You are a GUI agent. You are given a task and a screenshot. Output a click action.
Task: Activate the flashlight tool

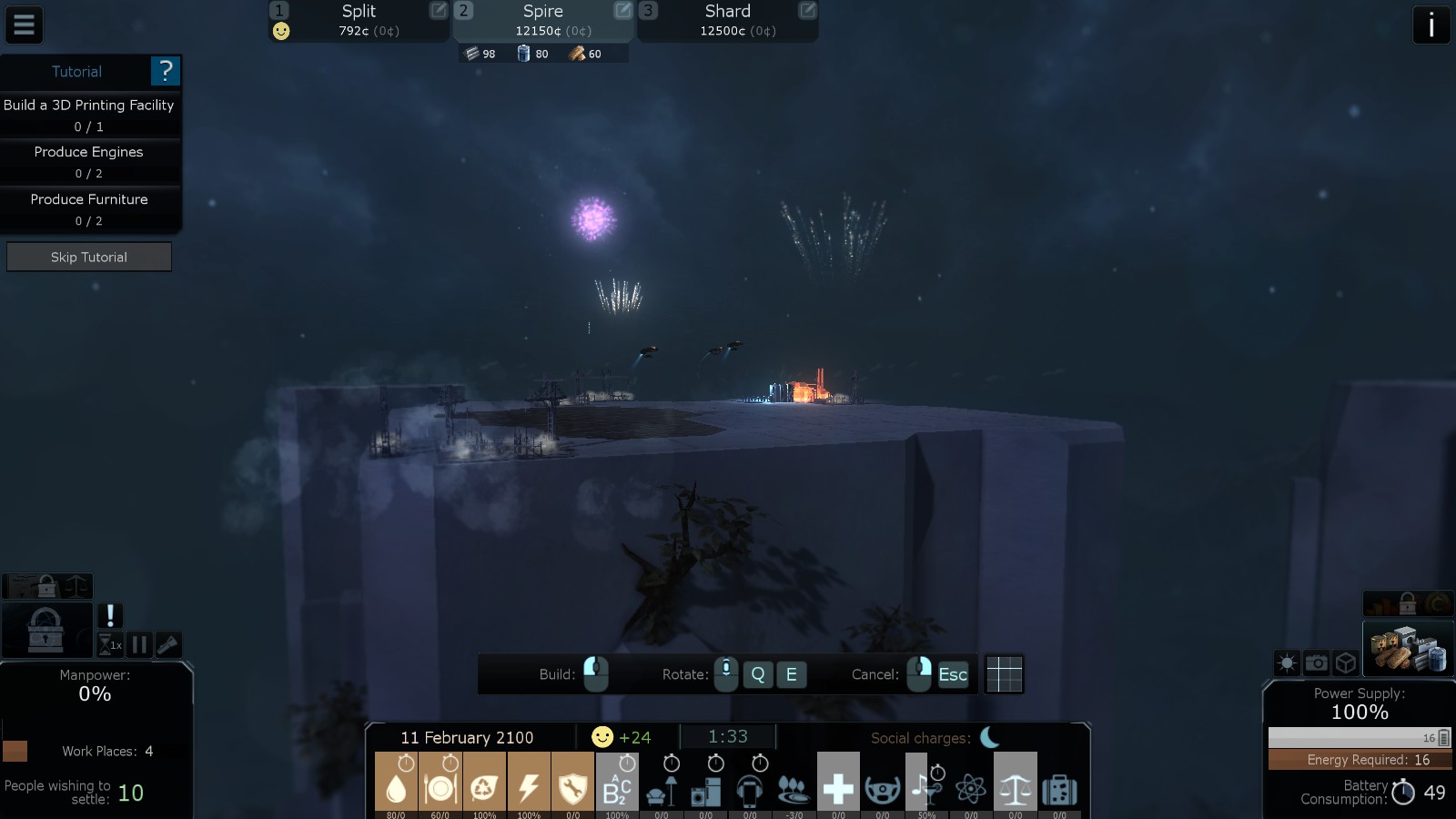[x=168, y=645]
